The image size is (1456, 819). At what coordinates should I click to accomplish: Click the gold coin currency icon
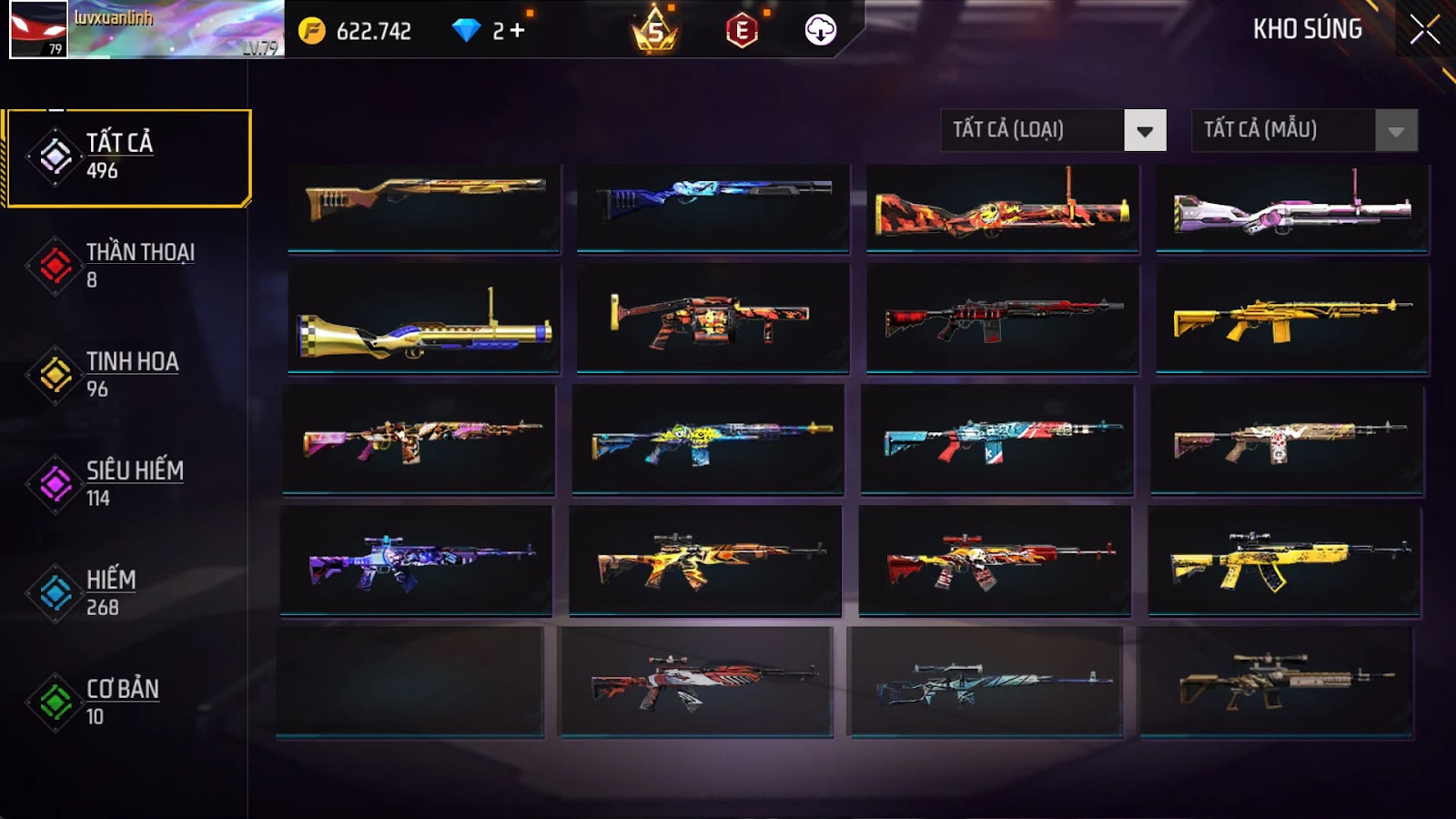click(x=311, y=31)
